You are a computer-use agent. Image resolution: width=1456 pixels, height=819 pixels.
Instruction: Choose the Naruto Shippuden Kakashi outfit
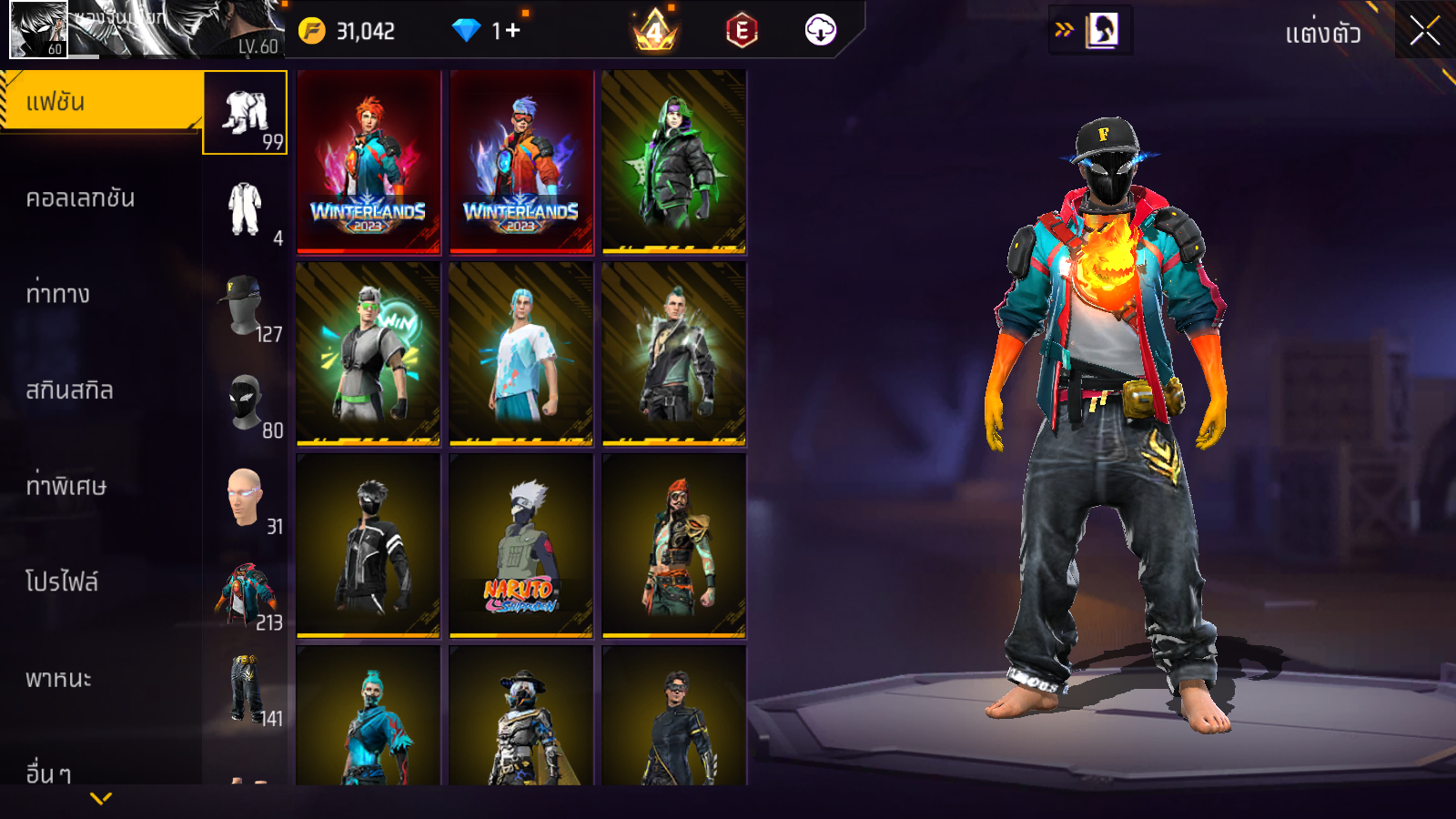(x=521, y=546)
